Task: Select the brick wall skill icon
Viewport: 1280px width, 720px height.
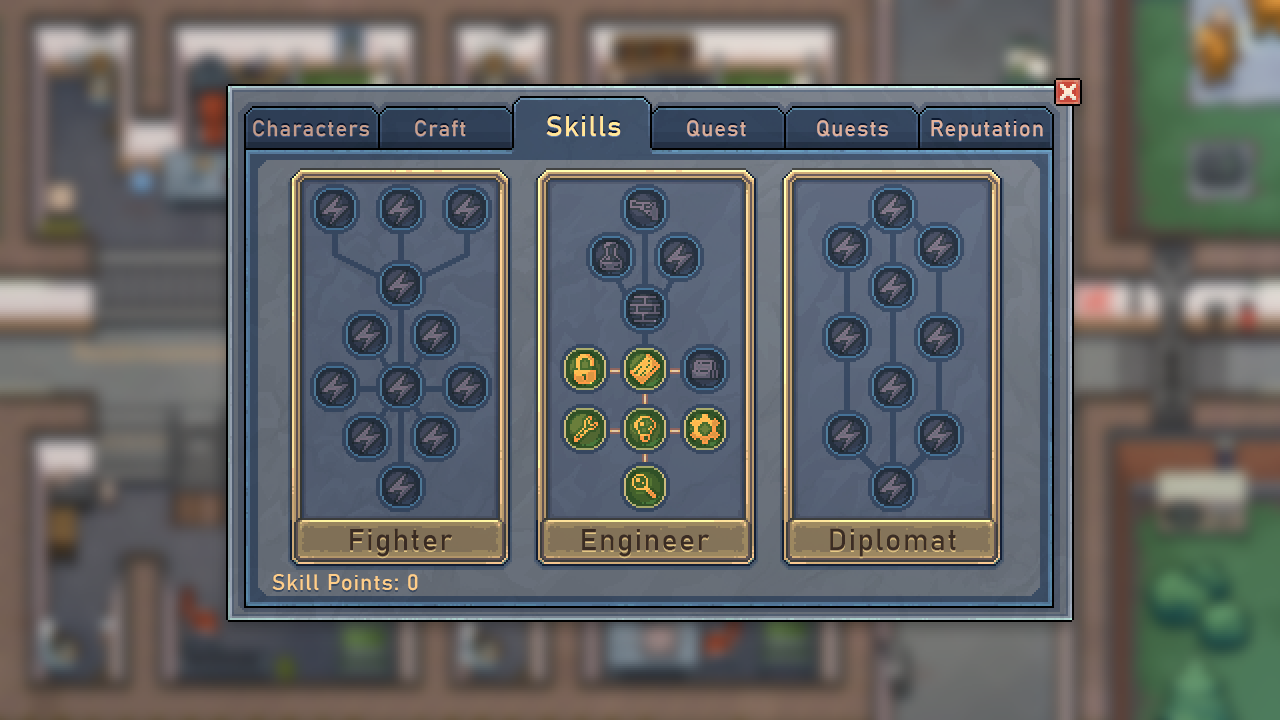Action: click(x=645, y=307)
